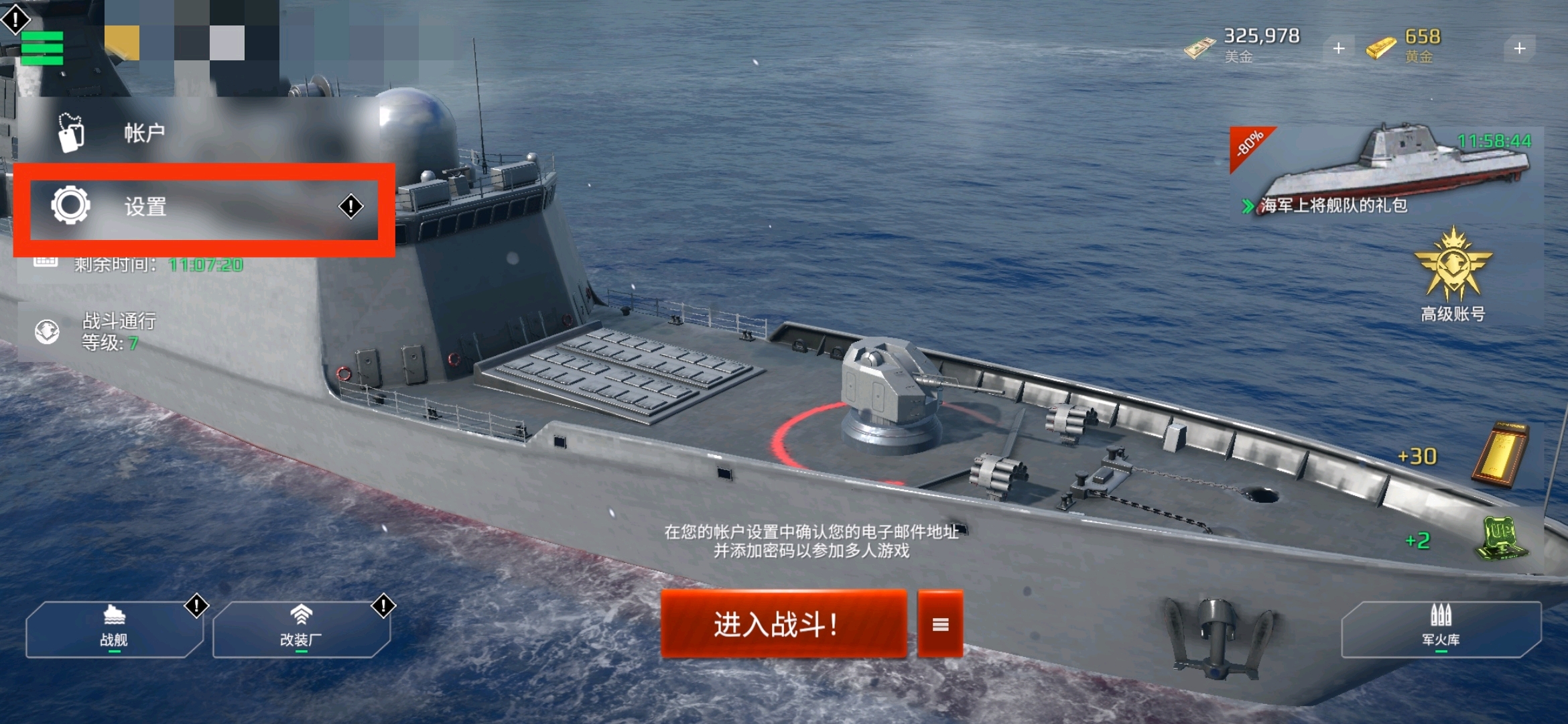Go to the 改装厂 refit workshop
Viewport: 1568px width, 724px height.
pos(301,629)
